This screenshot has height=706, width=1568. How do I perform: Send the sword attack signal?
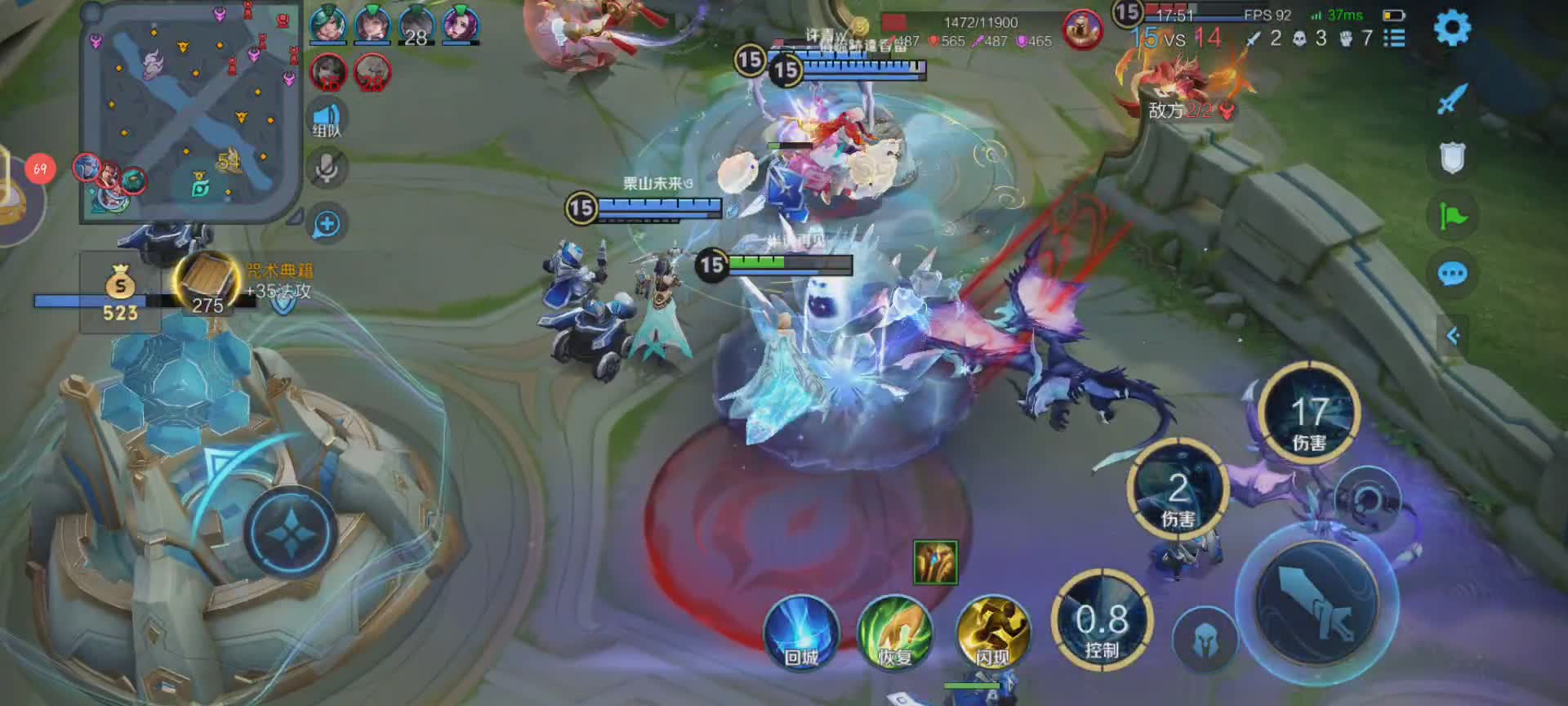[x=1452, y=100]
